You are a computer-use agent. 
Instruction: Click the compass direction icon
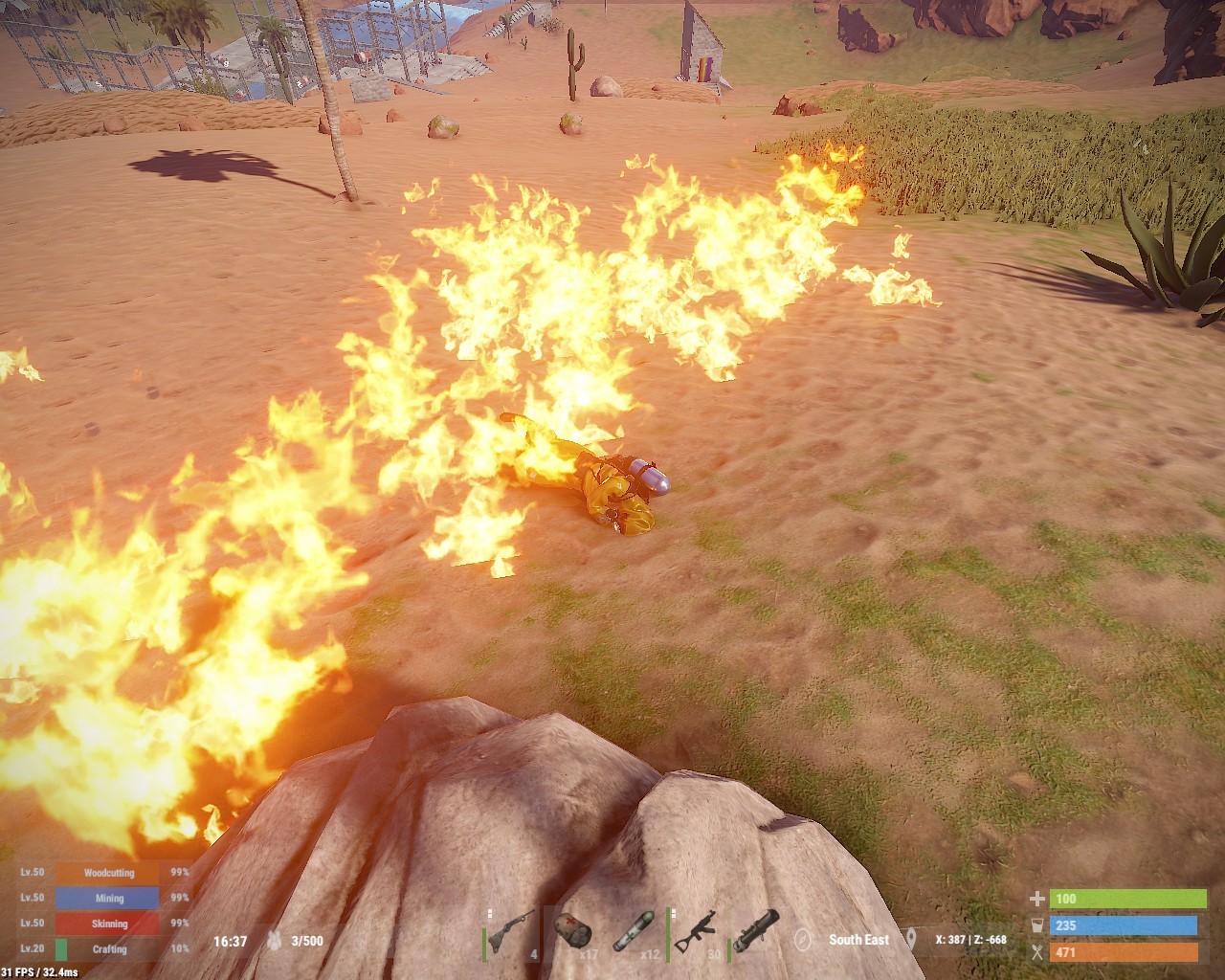pos(804,940)
